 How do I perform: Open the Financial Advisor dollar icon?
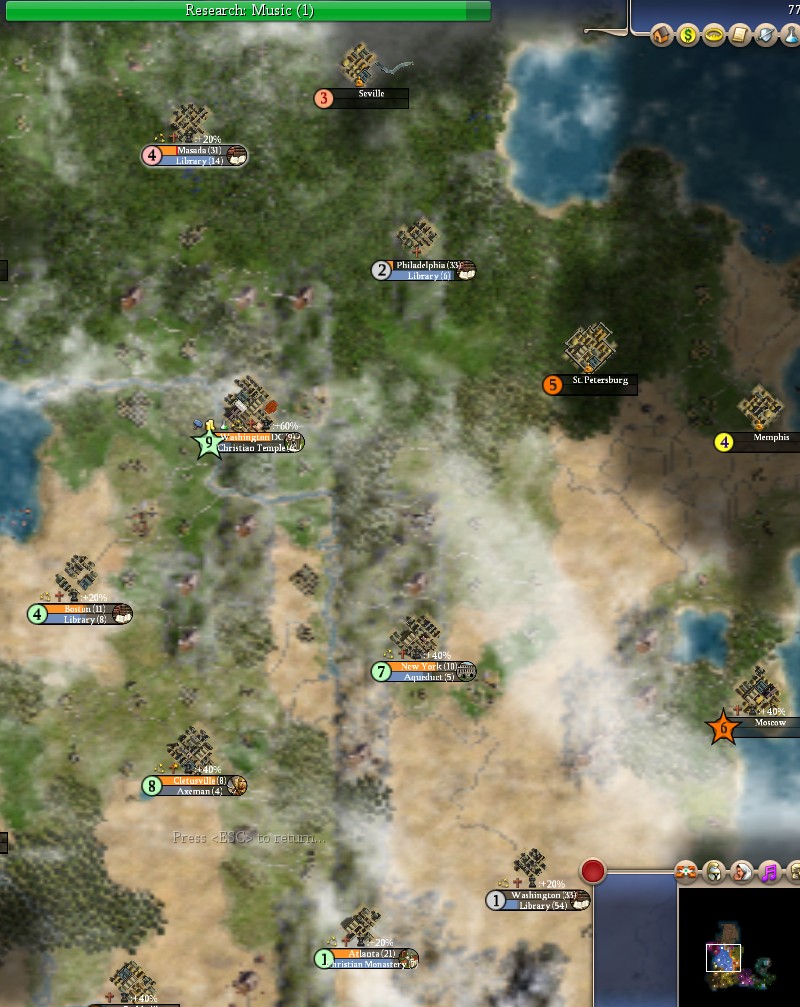(687, 36)
